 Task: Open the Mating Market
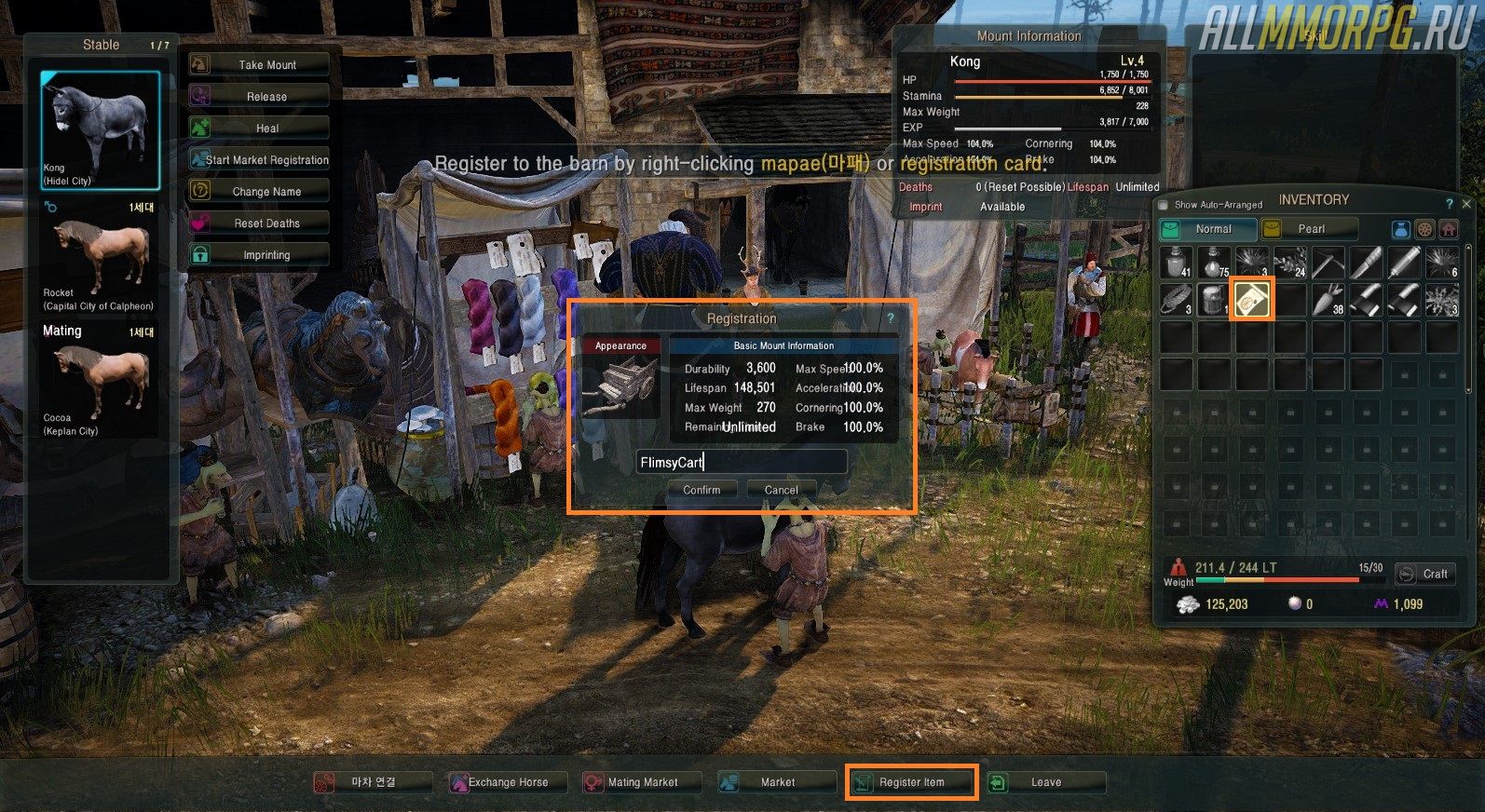[x=641, y=782]
